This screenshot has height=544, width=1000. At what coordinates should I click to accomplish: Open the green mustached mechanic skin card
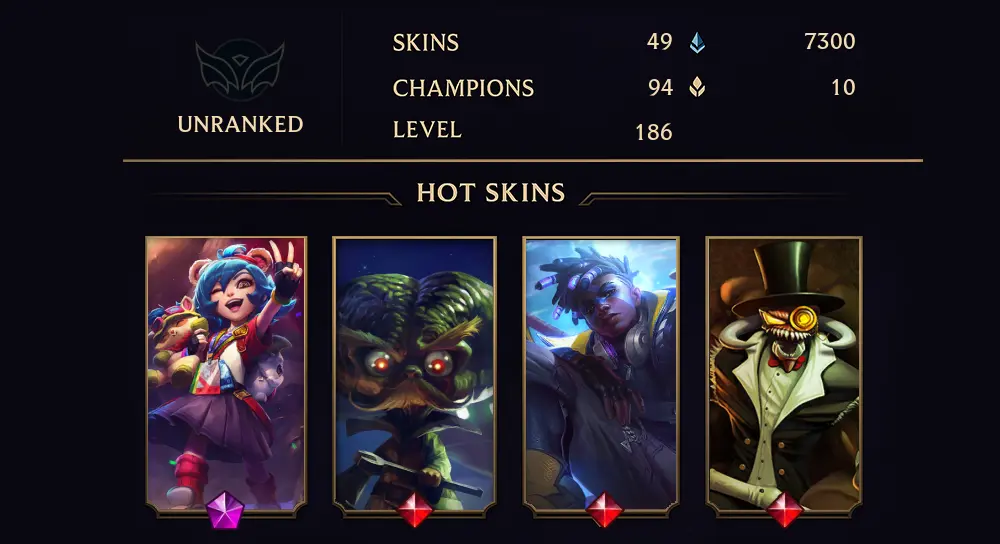pos(414,372)
